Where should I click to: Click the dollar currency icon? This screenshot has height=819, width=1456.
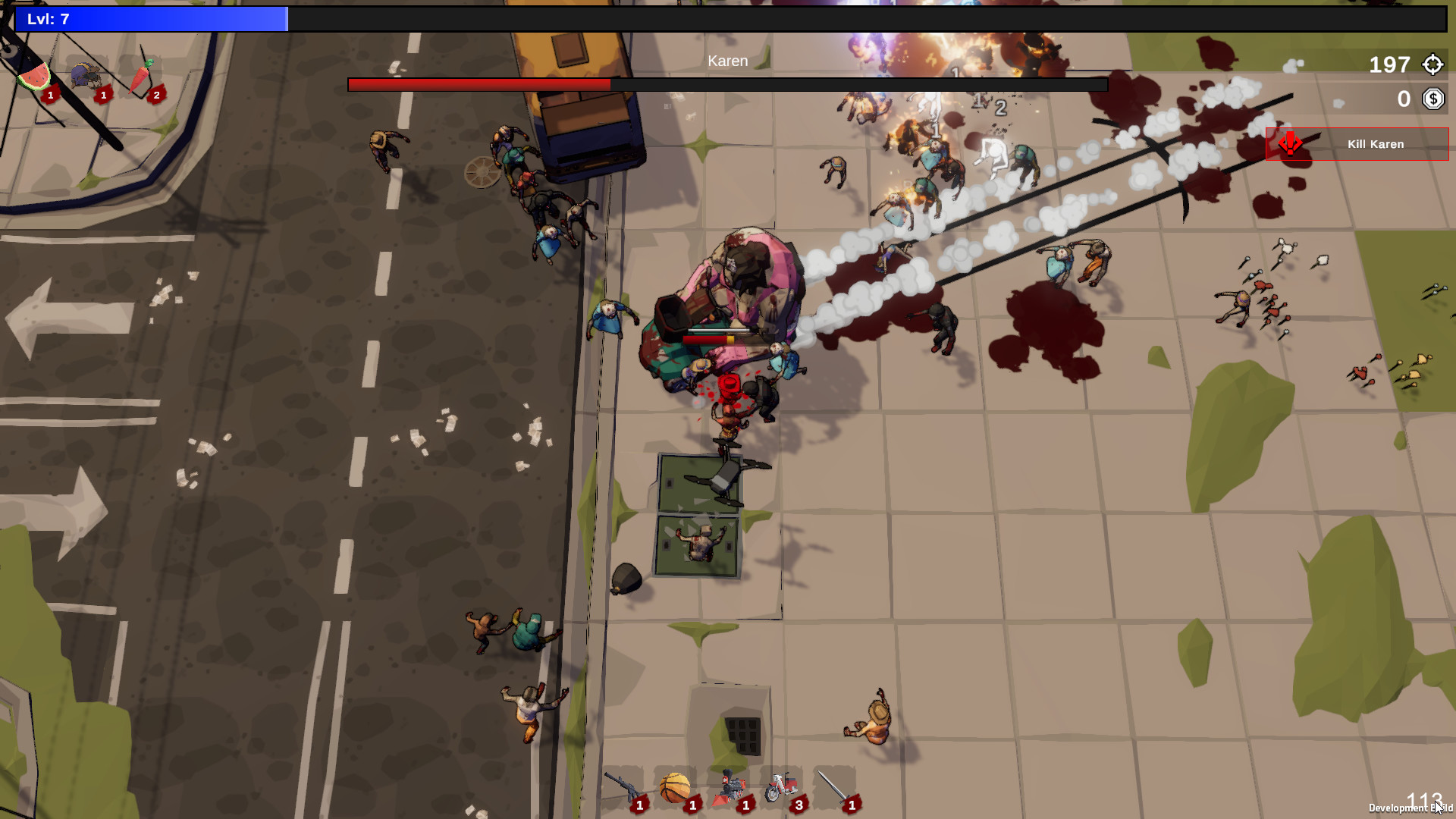(x=1432, y=99)
